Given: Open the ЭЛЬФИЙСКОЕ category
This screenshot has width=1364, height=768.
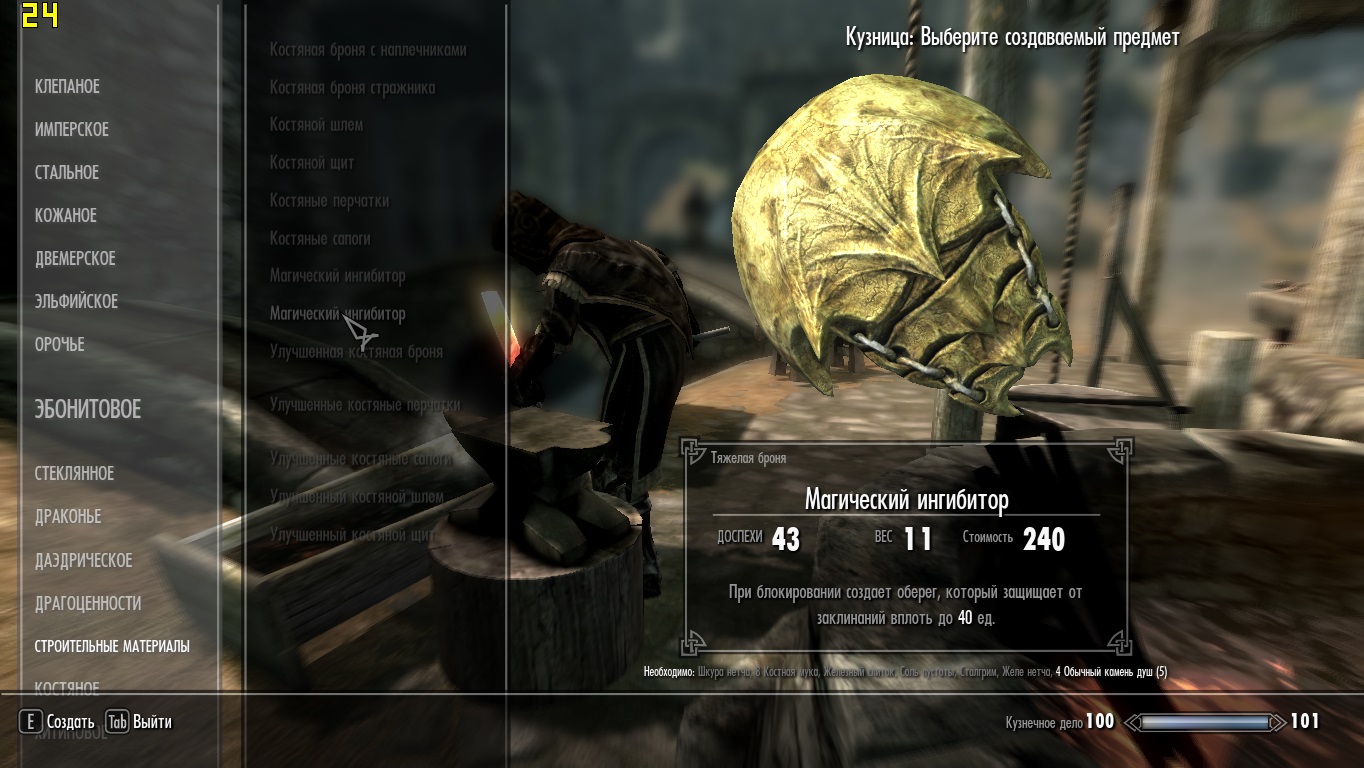Looking at the screenshot, I should point(76,302).
